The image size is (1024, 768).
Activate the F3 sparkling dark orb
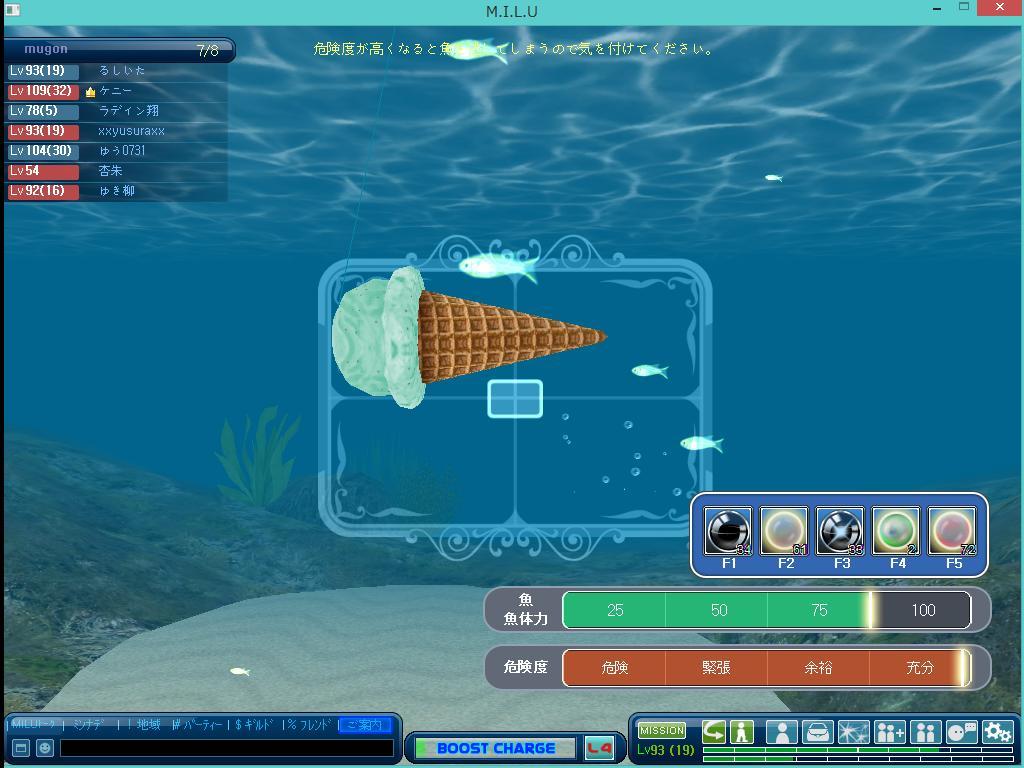(840, 531)
